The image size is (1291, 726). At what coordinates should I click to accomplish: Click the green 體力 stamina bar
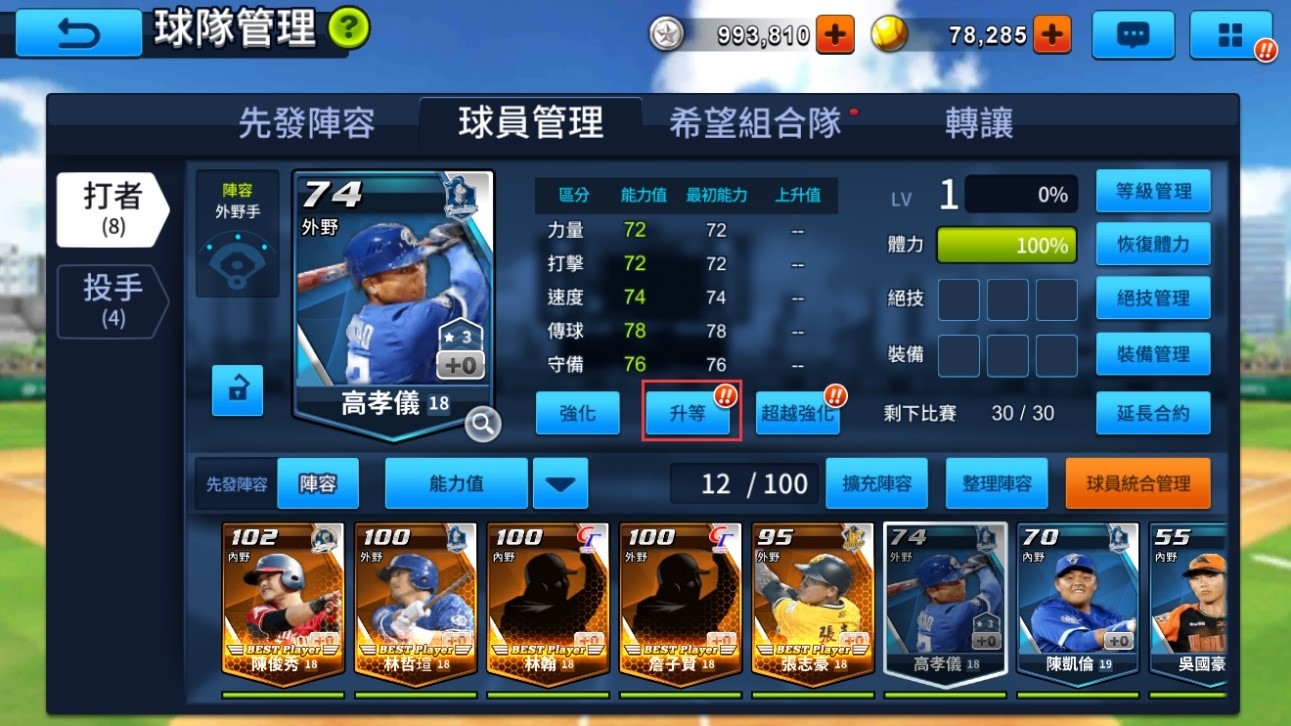coord(1006,244)
